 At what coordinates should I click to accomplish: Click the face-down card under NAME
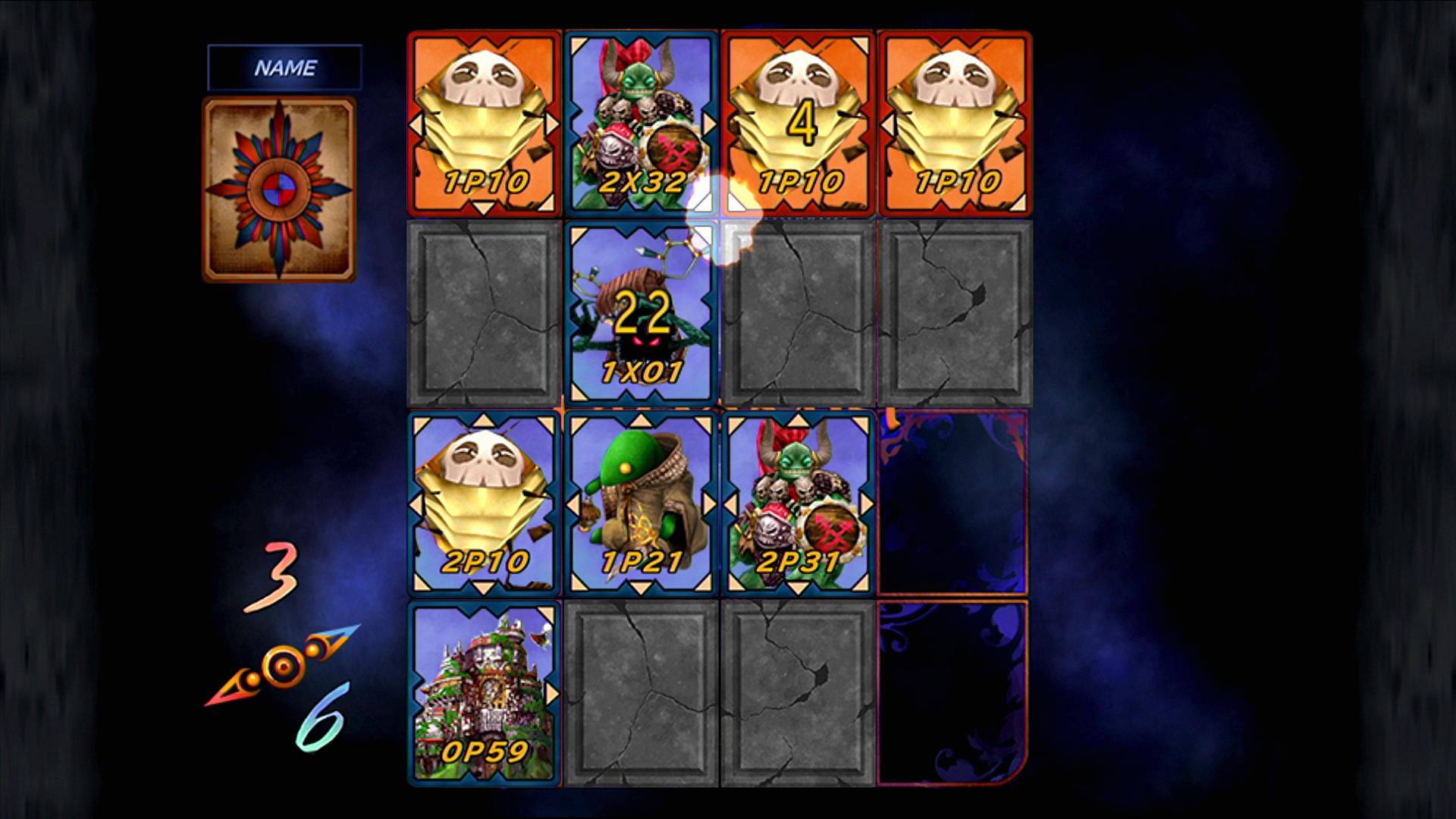(x=279, y=190)
